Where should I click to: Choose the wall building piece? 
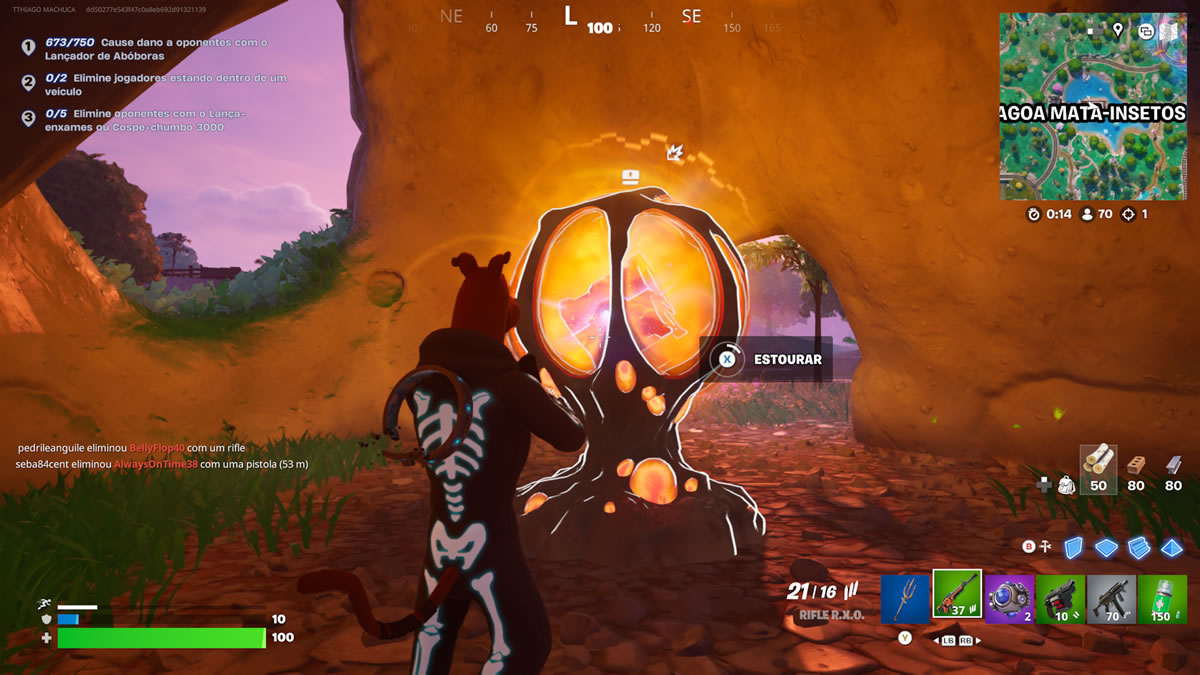(1073, 547)
